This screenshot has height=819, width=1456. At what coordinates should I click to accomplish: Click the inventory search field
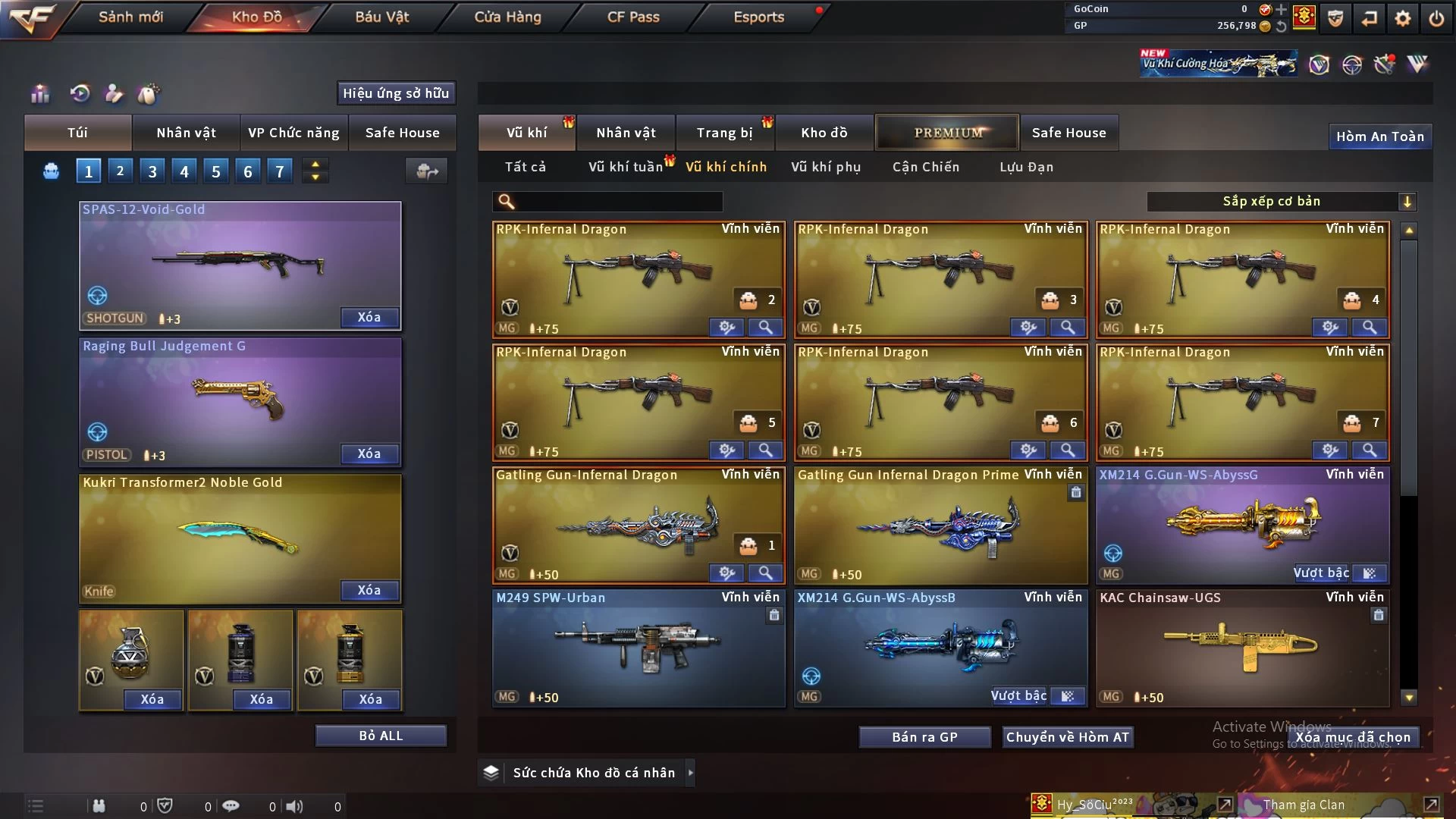(x=618, y=202)
